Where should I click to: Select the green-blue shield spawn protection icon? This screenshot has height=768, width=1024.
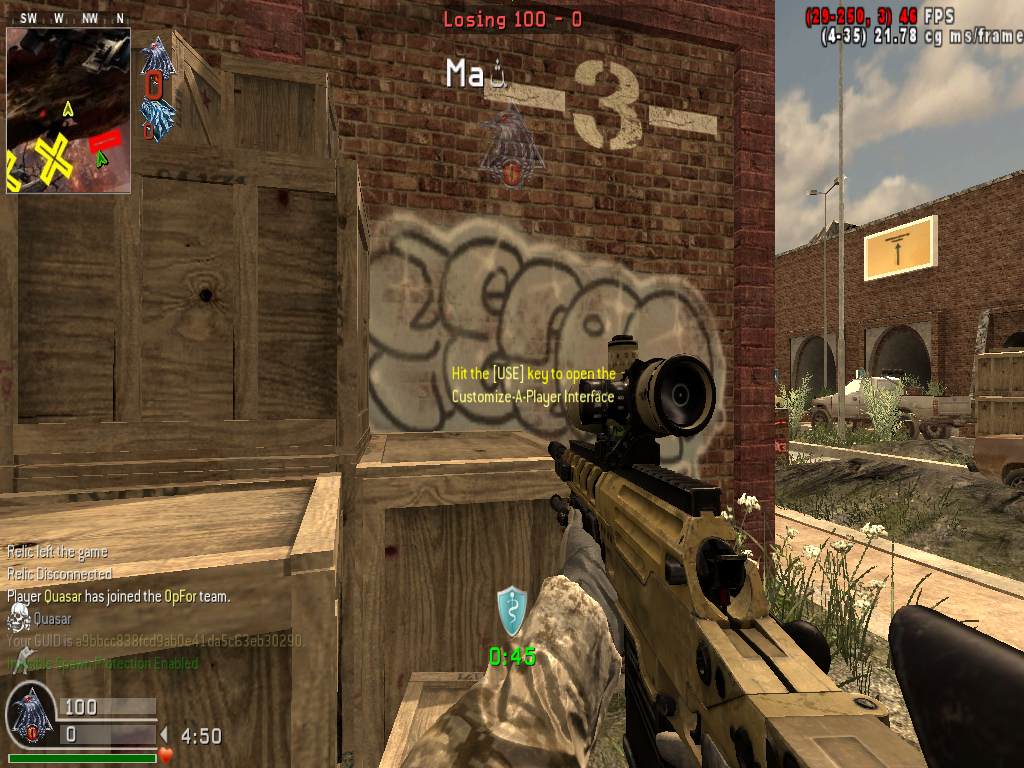point(511,611)
